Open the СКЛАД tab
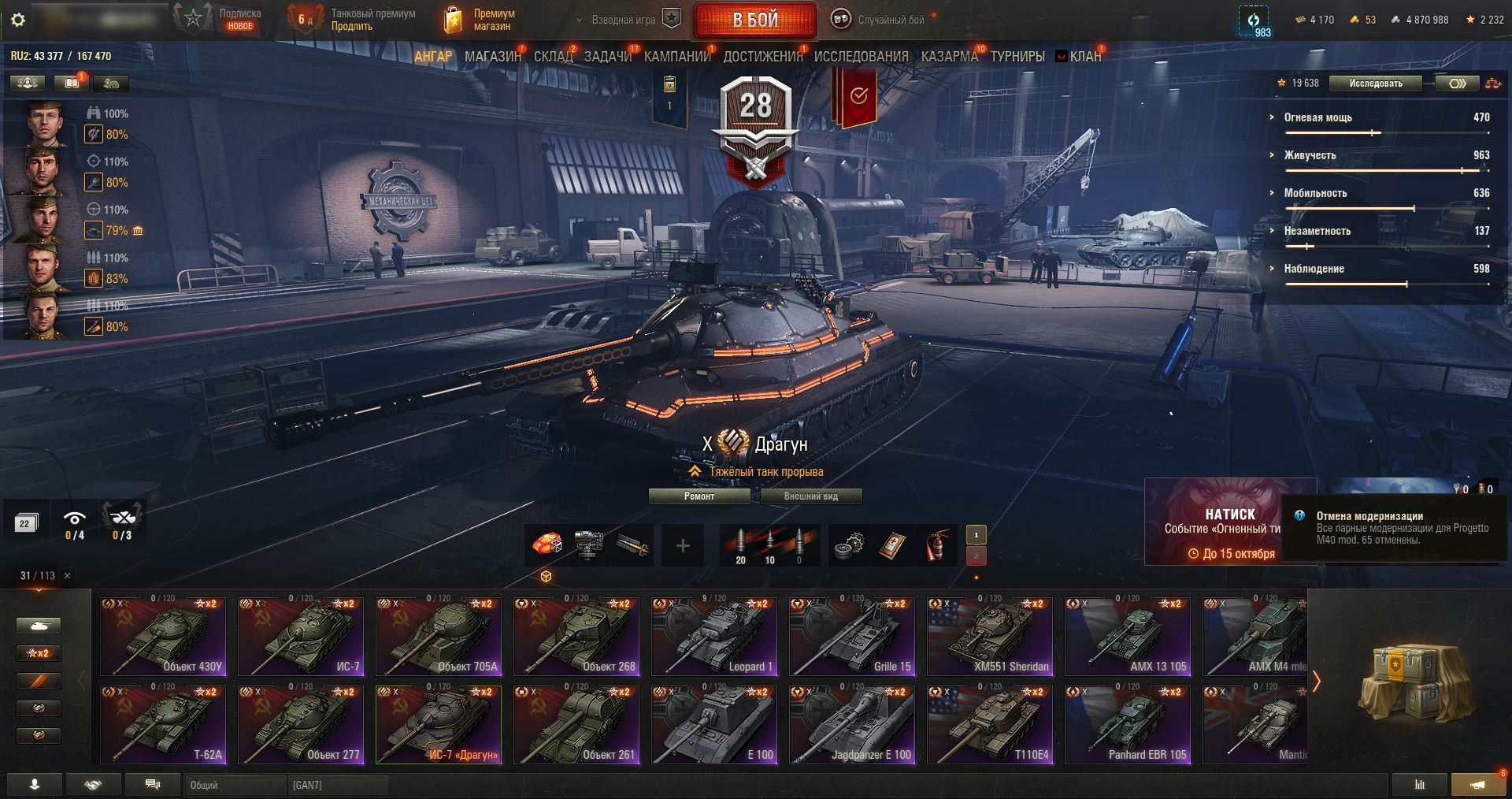This screenshot has height=799, width=1512. point(553,57)
